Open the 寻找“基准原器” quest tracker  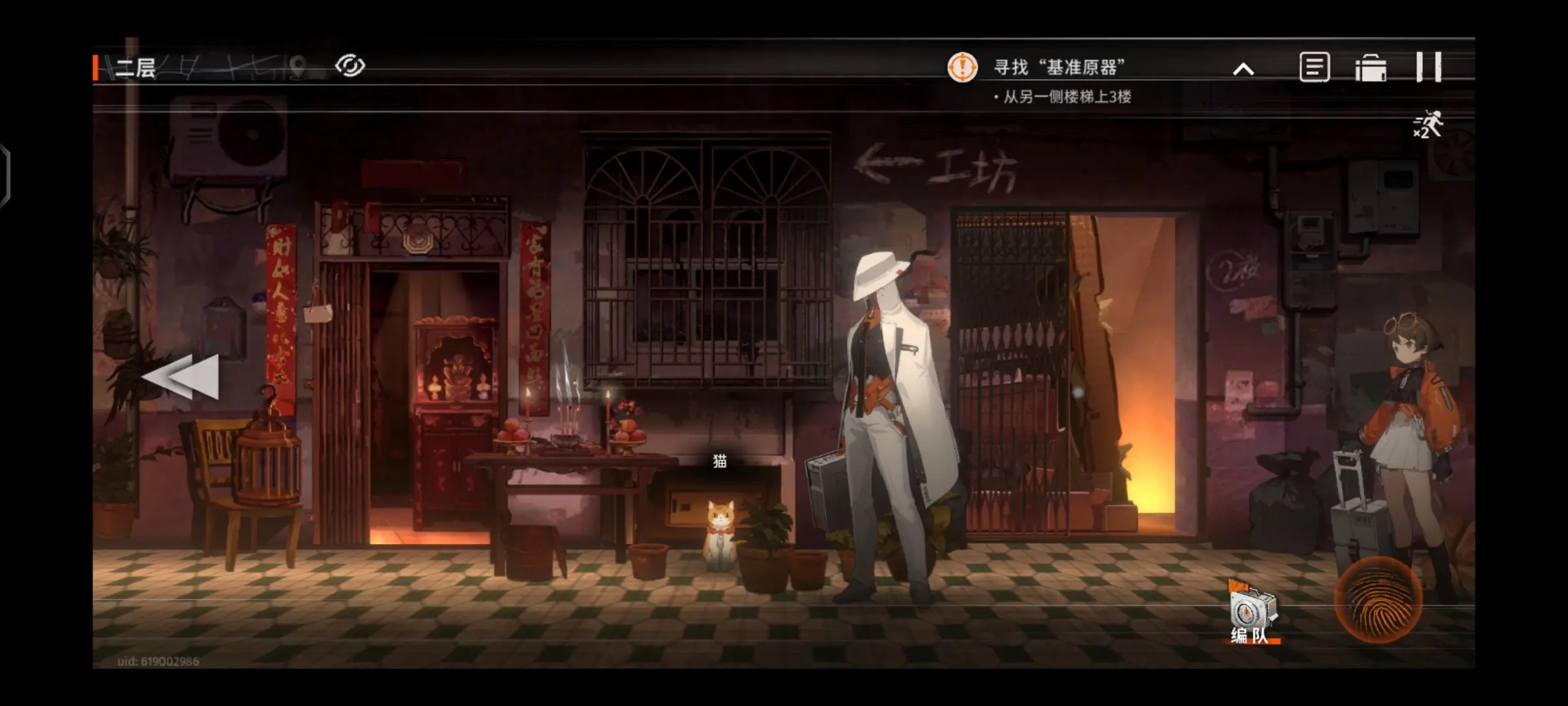coord(1058,67)
